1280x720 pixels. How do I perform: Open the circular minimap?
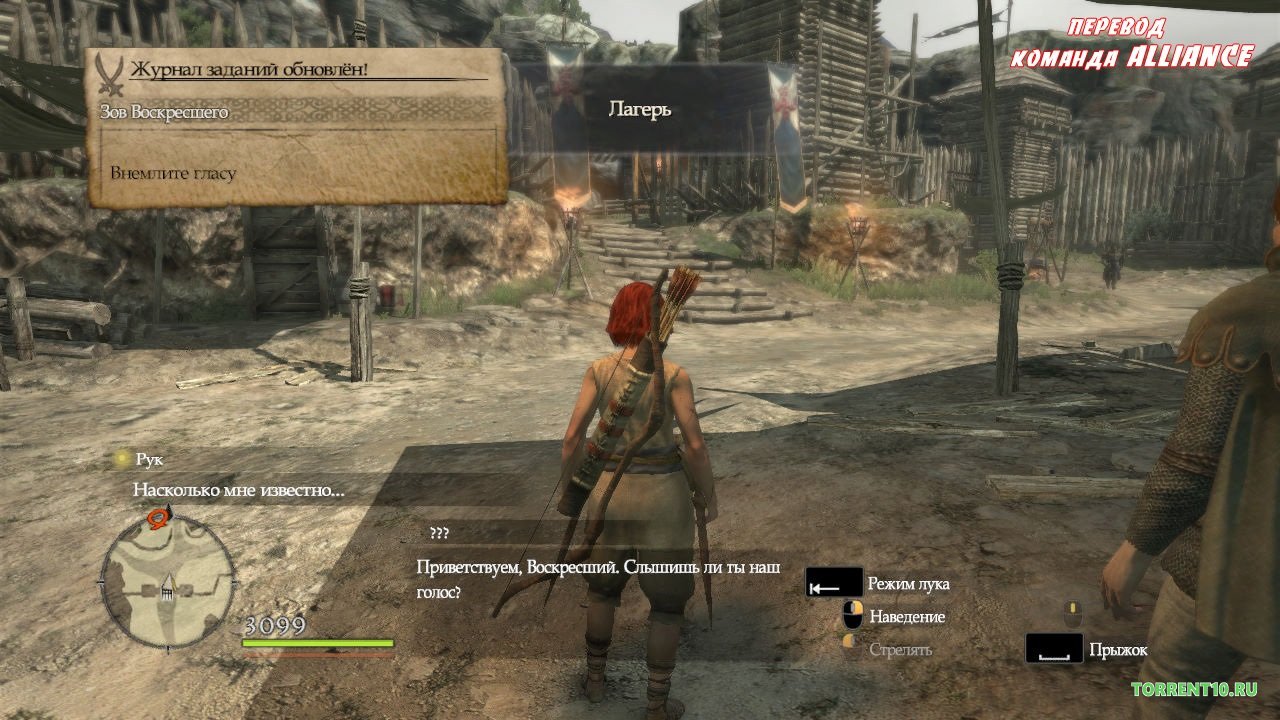point(168,582)
